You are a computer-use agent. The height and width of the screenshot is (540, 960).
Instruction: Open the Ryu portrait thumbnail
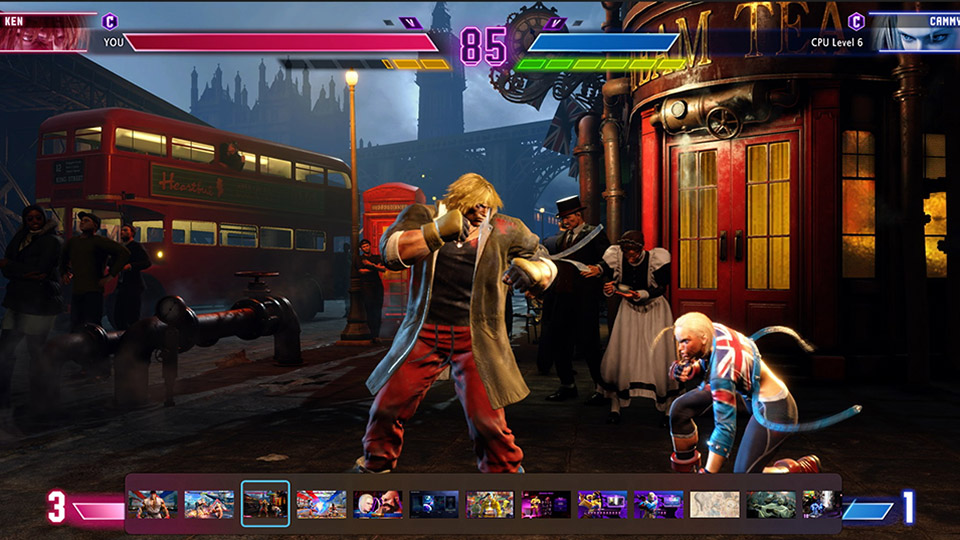pyautogui.click(x=153, y=504)
